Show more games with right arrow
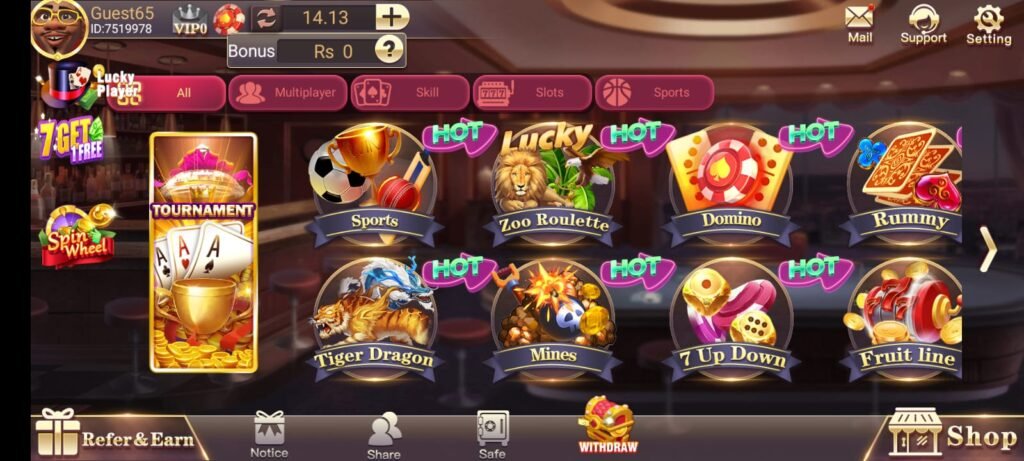1024x461 pixels. pyautogui.click(x=987, y=250)
